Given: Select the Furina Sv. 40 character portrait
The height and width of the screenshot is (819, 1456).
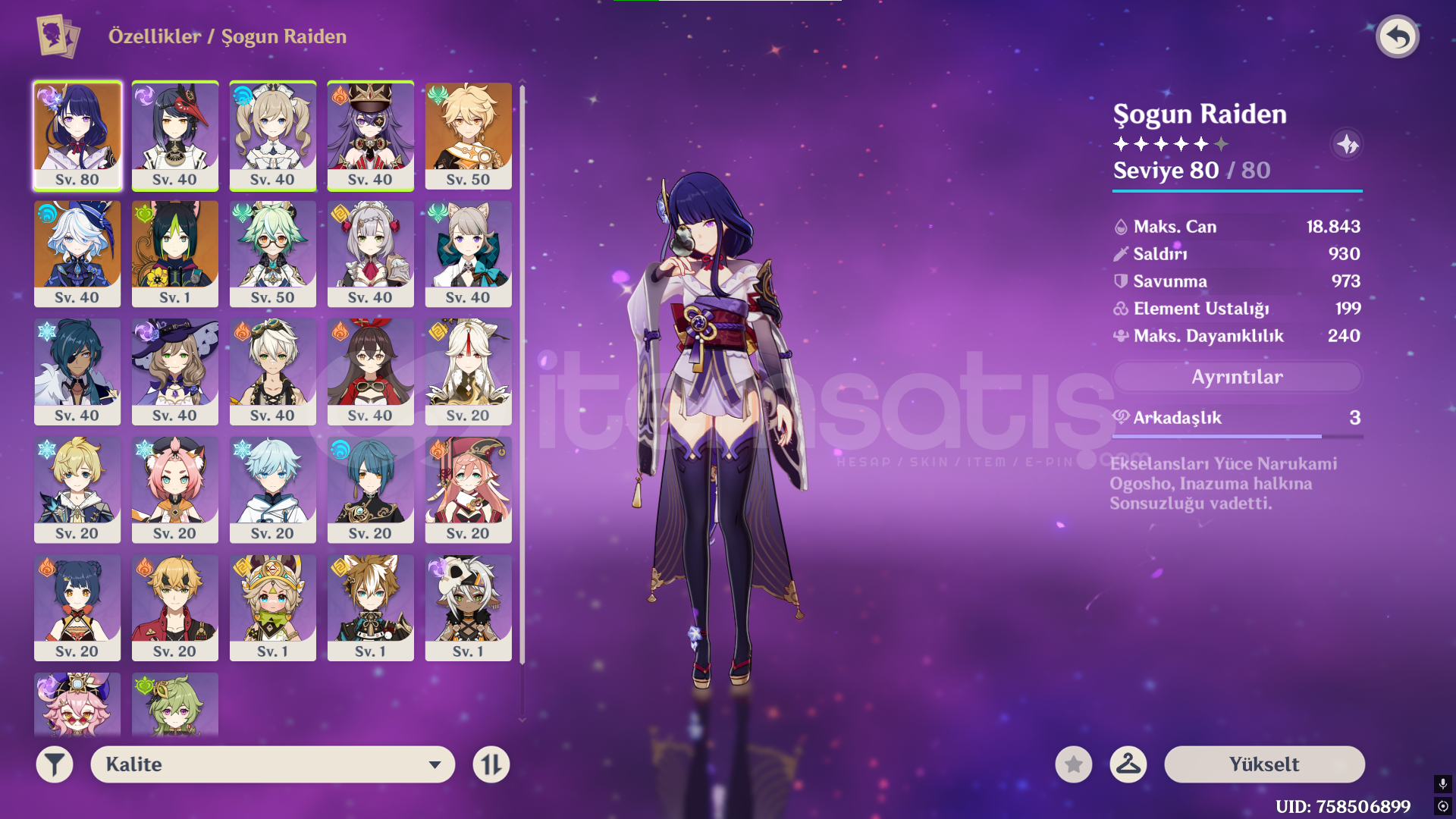Looking at the screenshot, I should [x=77, y=254].
